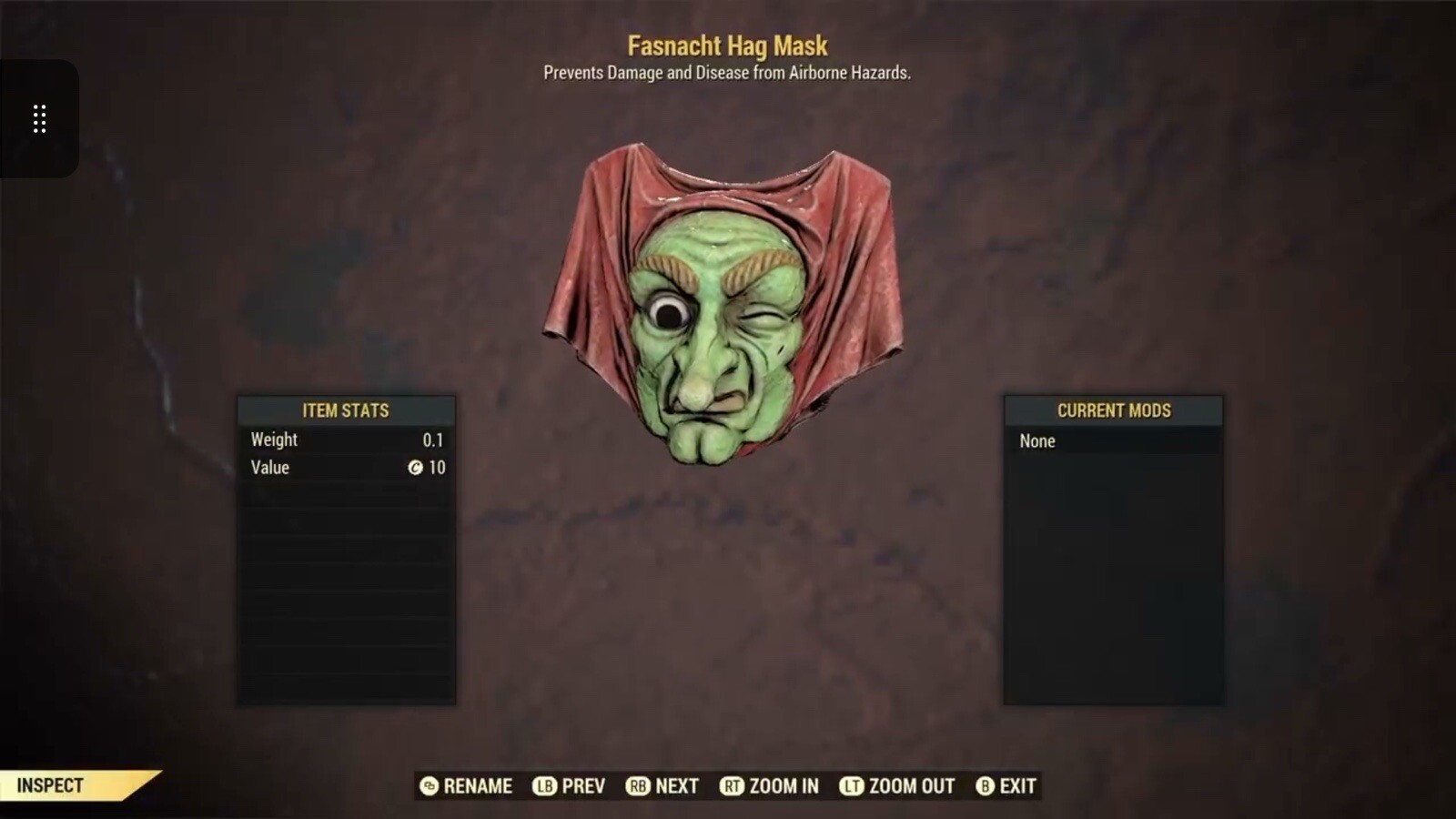Click the RB button icon before NEXT
1456x819 pixels.
tap(637, 786)
